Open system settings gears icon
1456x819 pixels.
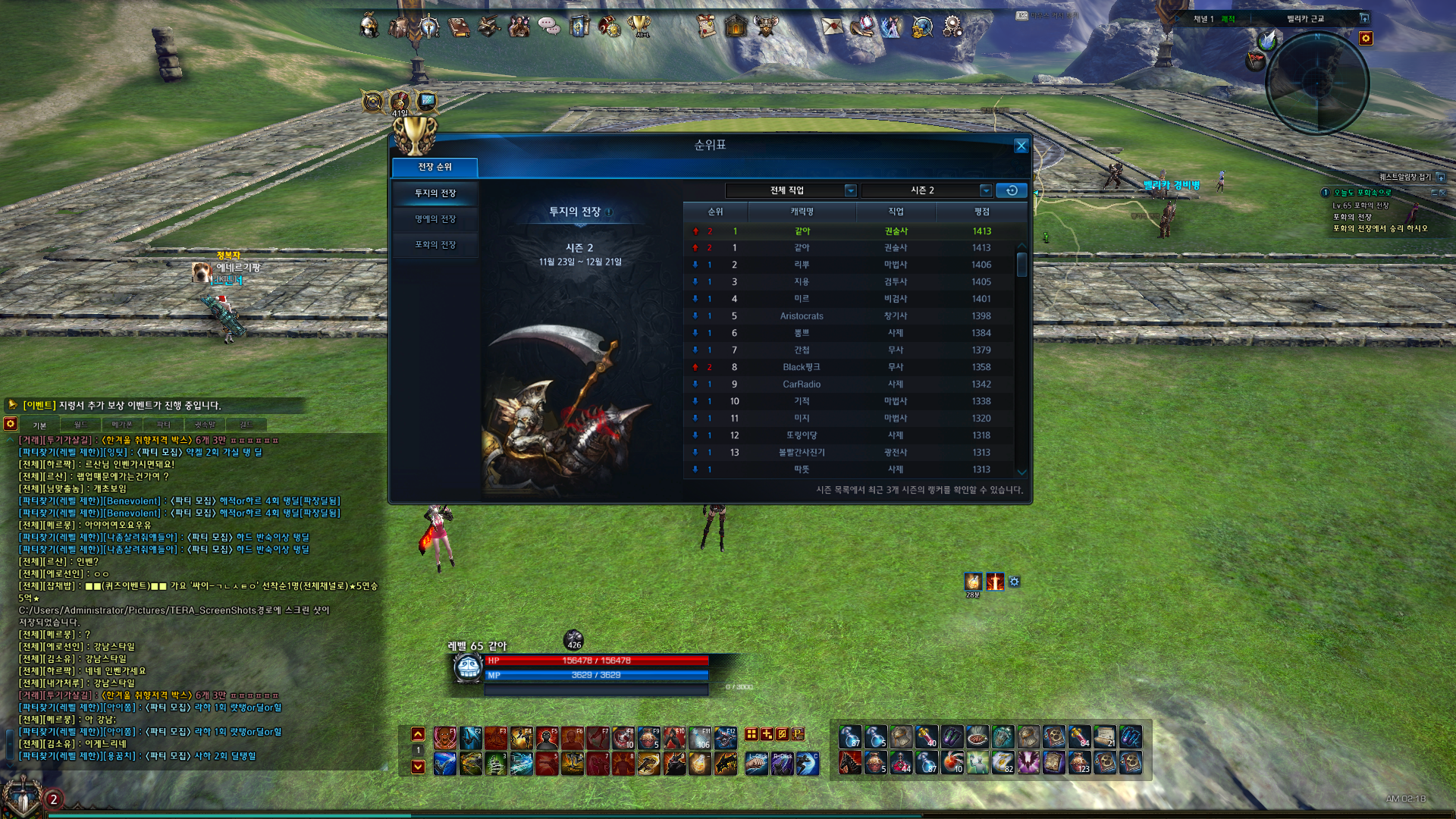(x=952, y=27)
